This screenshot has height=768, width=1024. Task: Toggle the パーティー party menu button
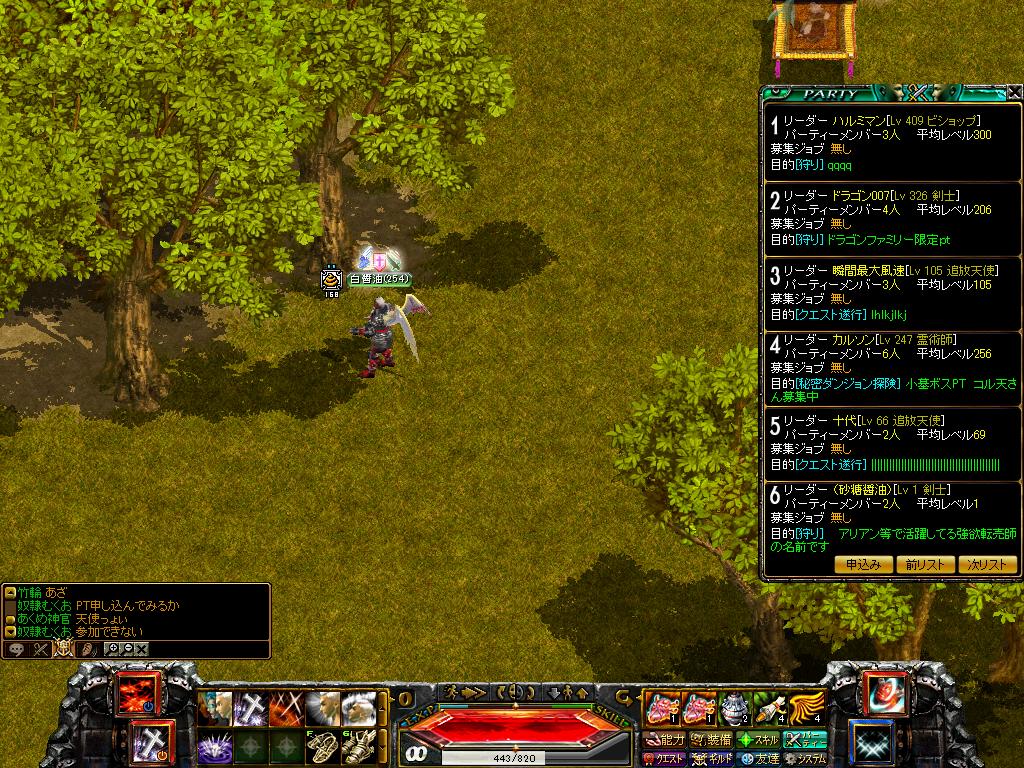806,740
